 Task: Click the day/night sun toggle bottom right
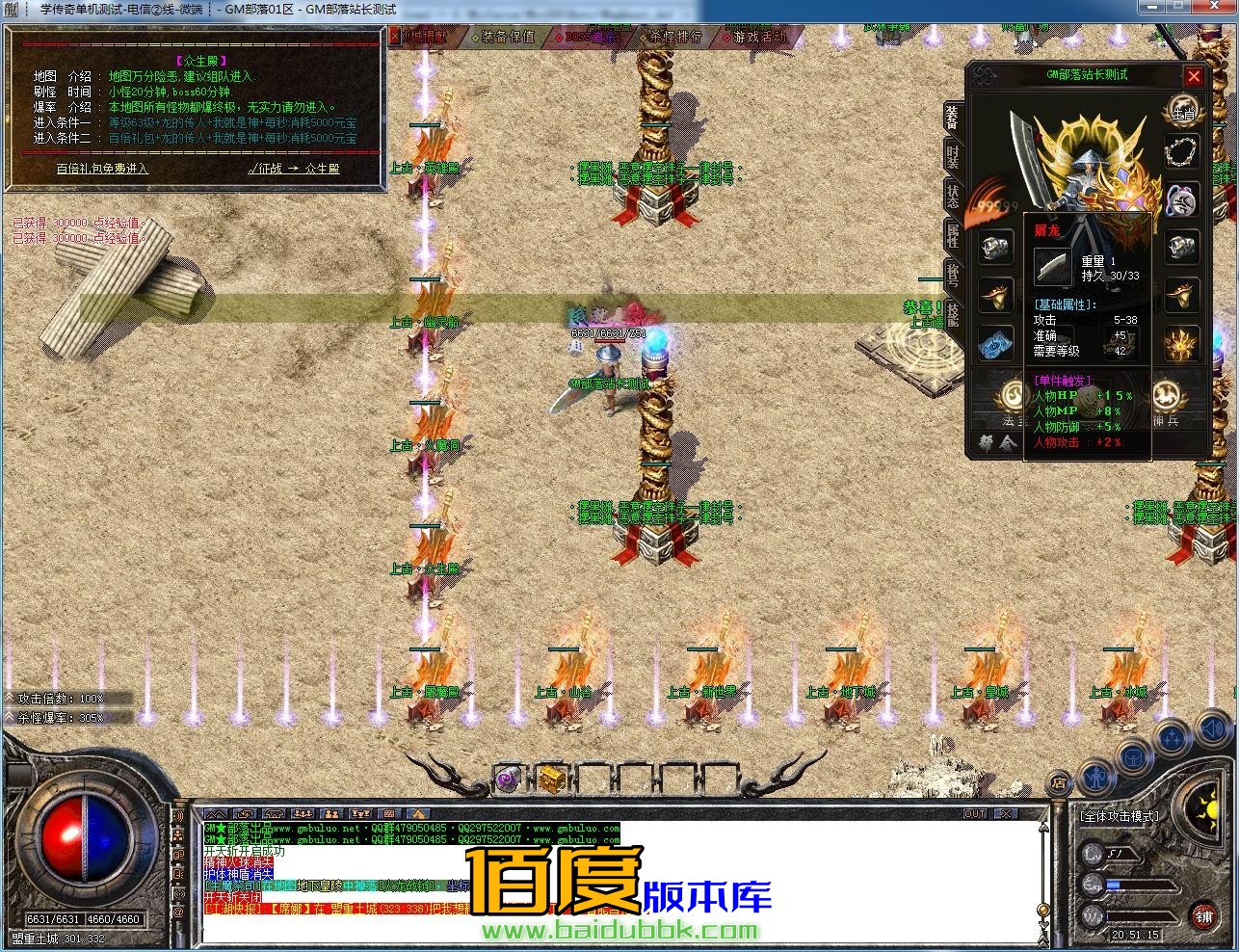(1209, 811)
